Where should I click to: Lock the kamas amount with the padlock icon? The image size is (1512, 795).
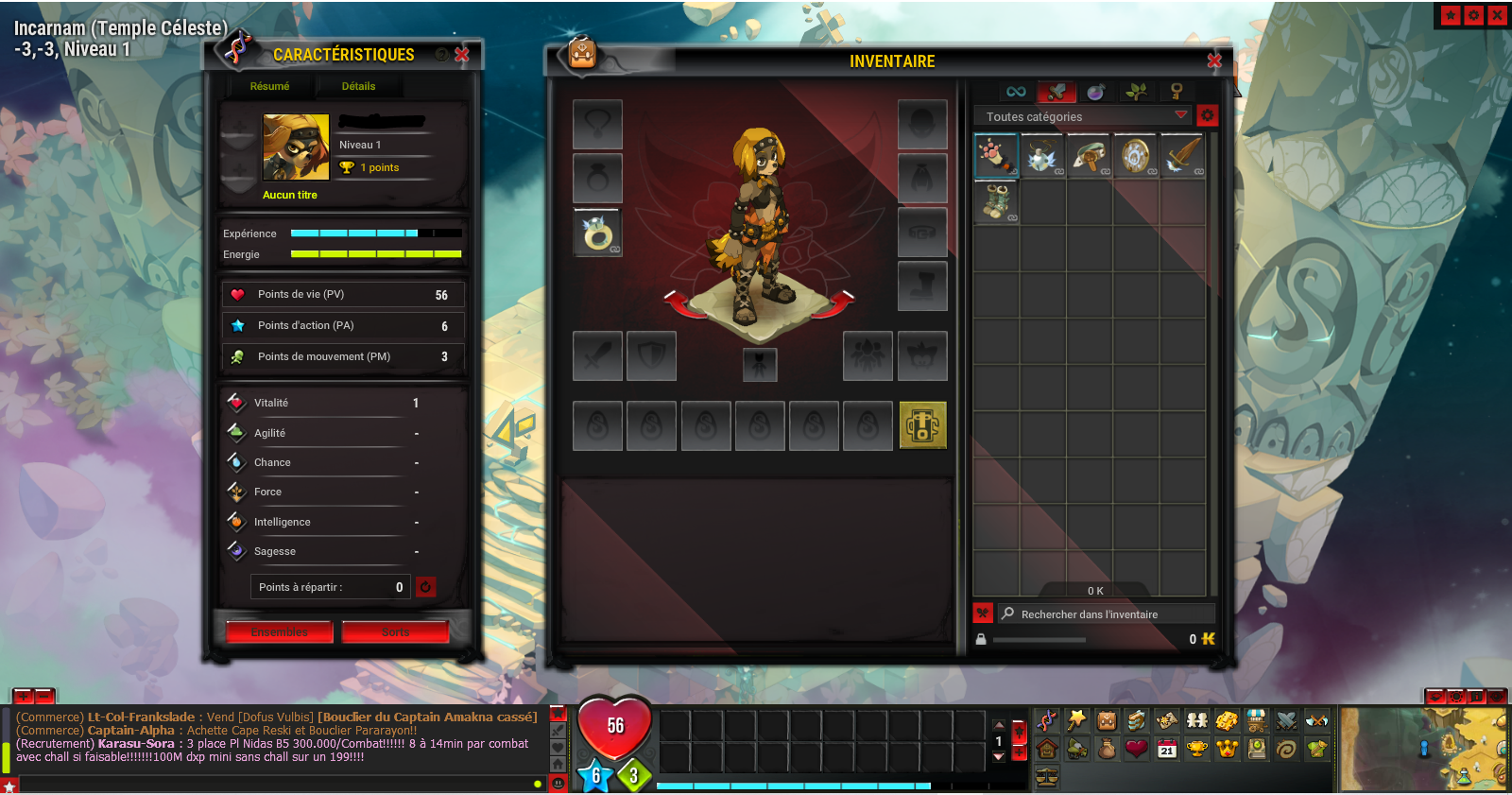[x=981, y=639]
